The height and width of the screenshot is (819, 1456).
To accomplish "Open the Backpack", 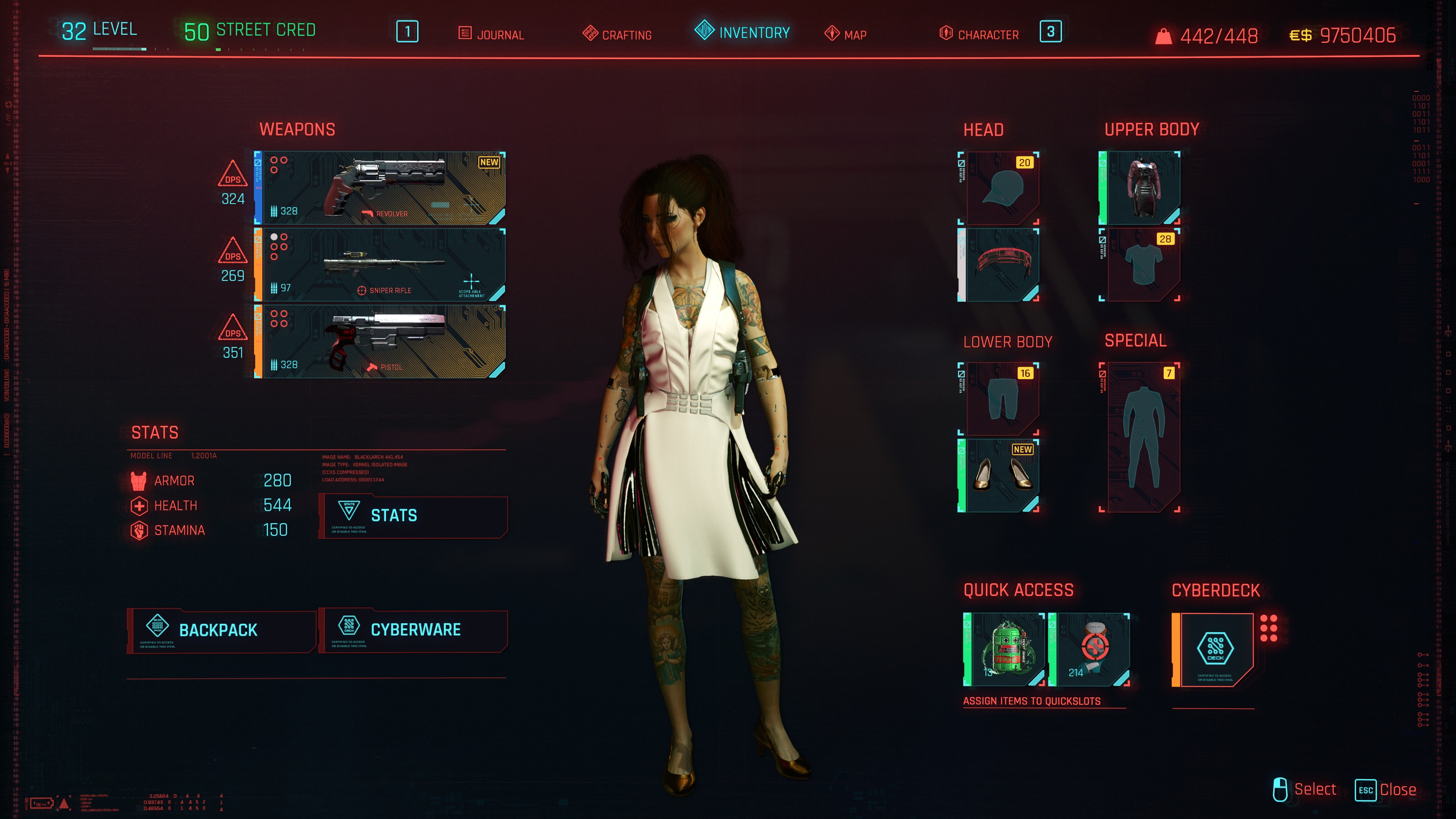I will [x=221, y=630].
